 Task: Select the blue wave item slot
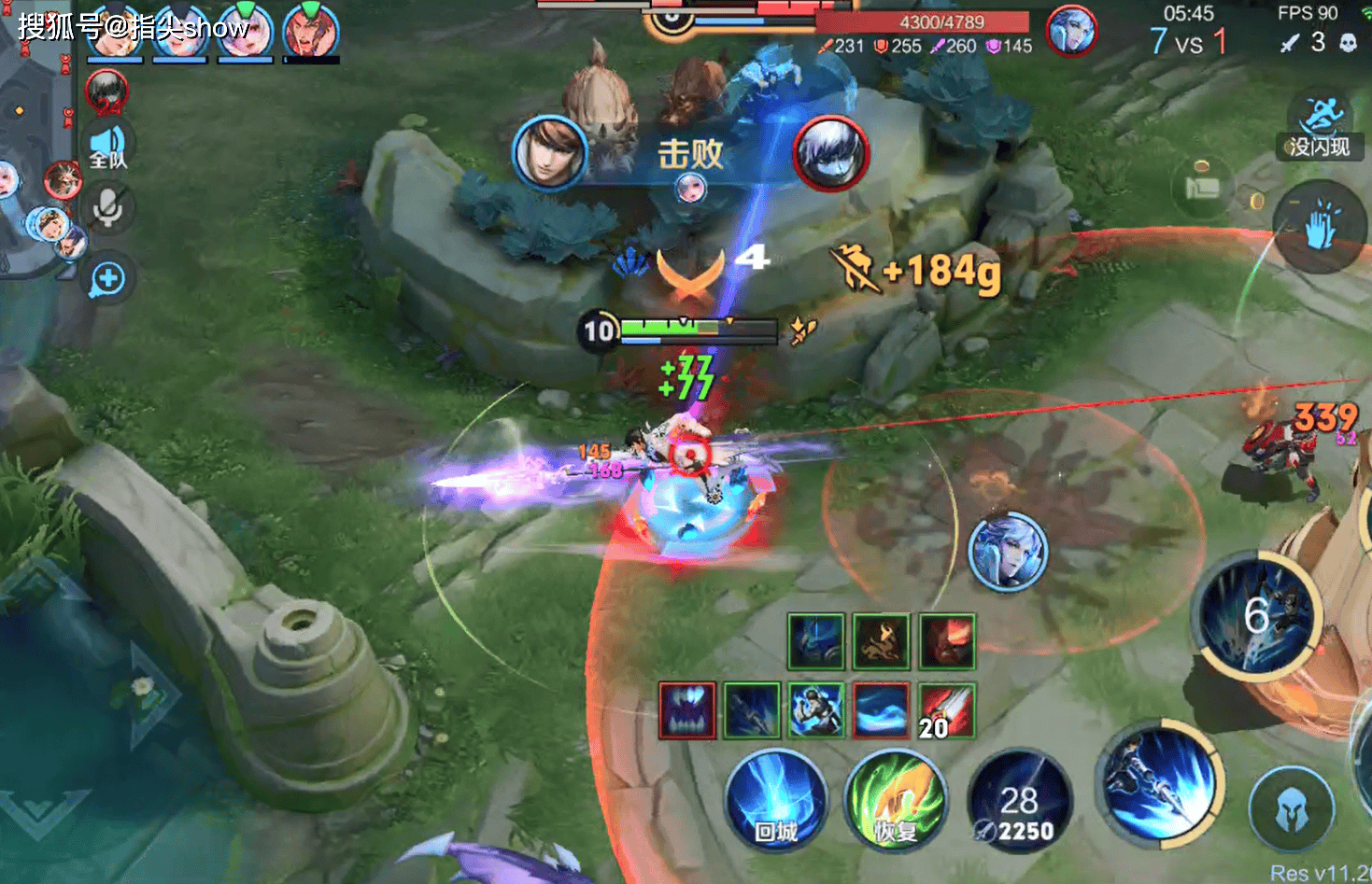pyautogui.click(x=882, y=710)
